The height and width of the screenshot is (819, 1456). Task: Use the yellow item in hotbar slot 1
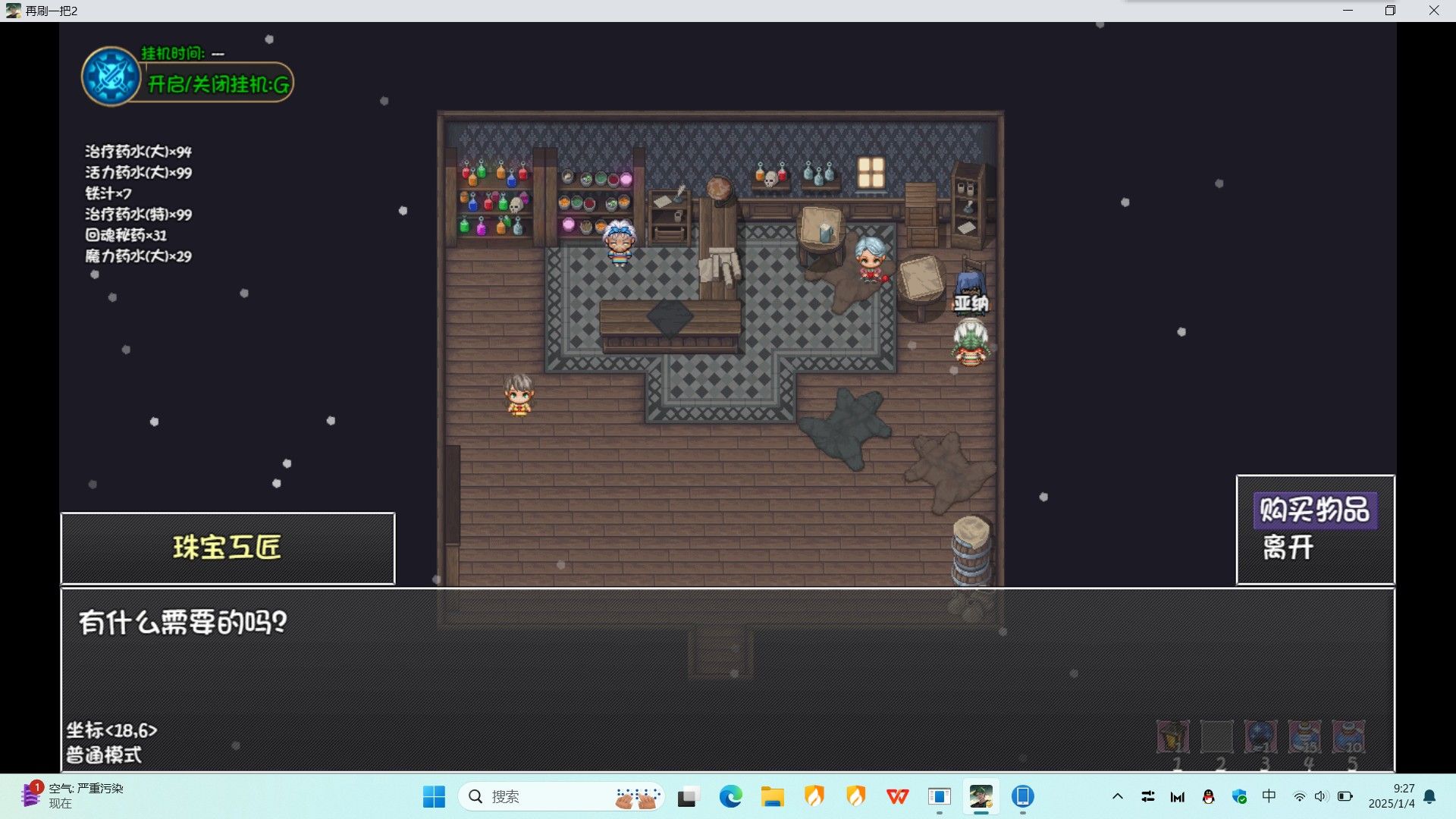click(x=1172, y=736)
